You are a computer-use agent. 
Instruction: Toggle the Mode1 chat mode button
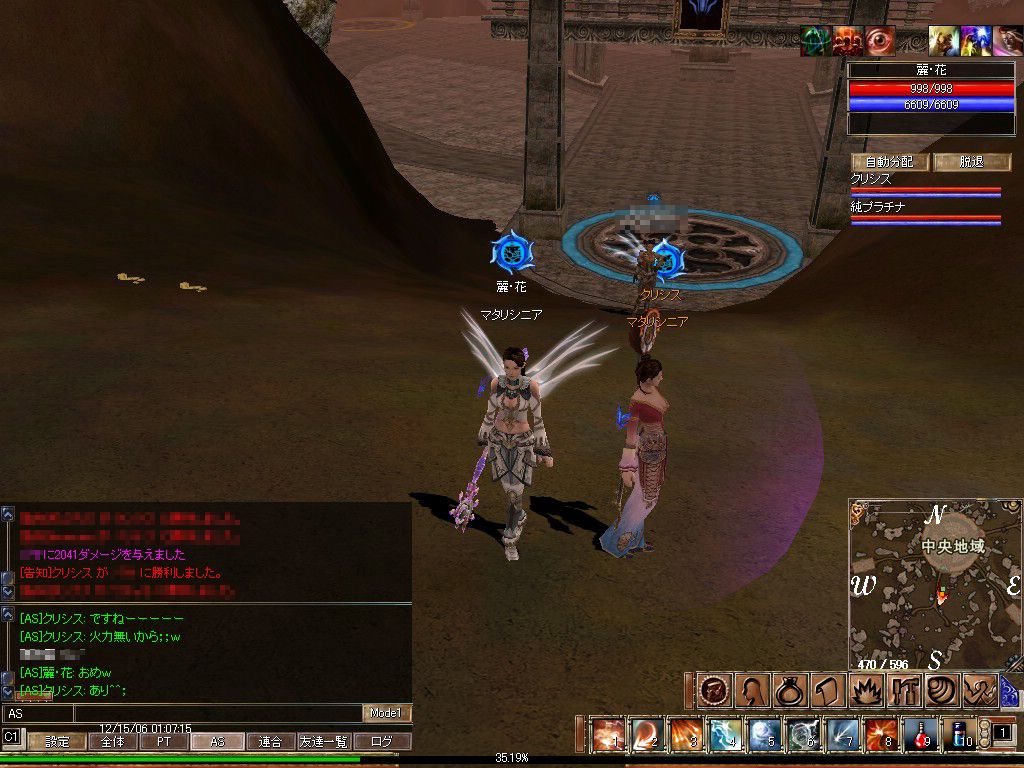click(x=386, y=713)
